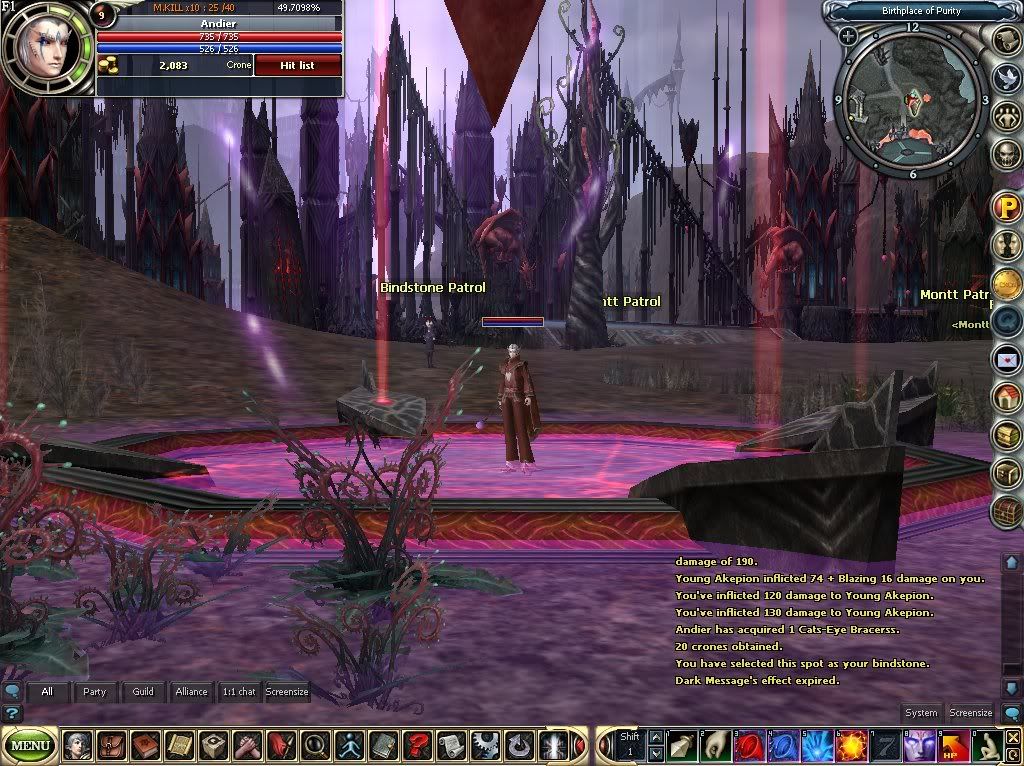Click the red question mark icon

[x=416, y=746]
